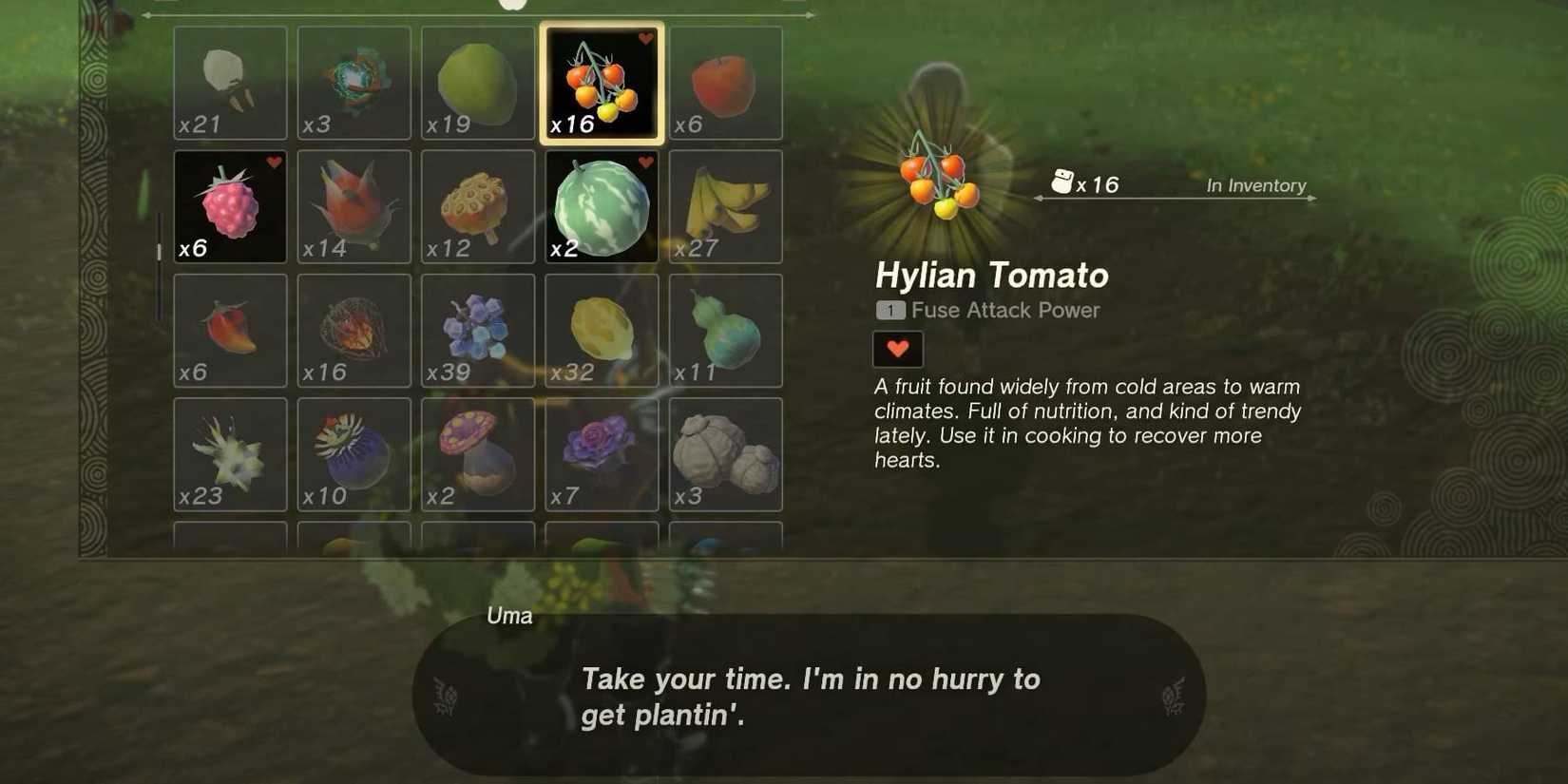Select the yellow lemon-shaped fruit with x32 count
Screen dimensions: 1568x784
[601, 330]
